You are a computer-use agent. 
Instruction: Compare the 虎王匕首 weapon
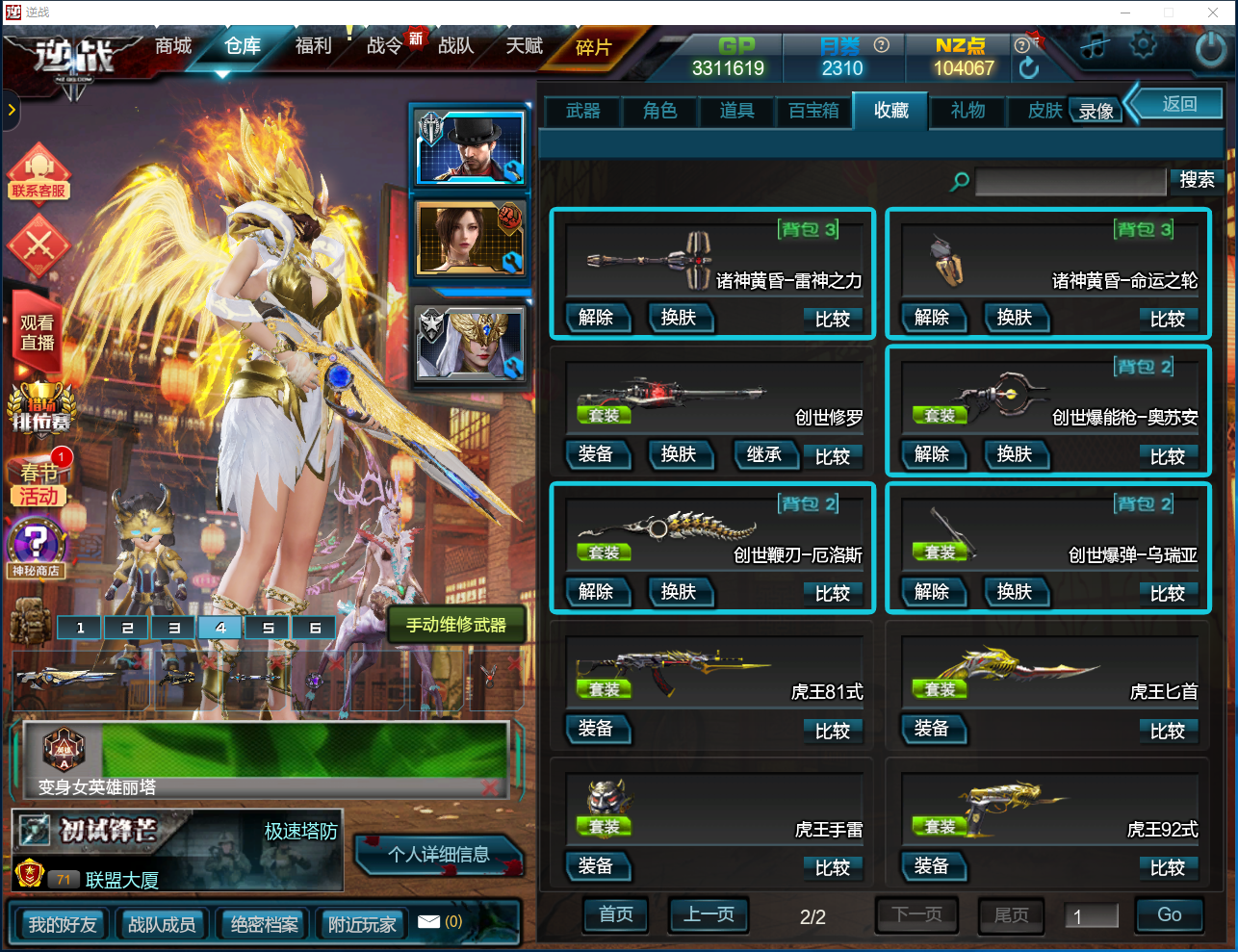pos(1167,732)
